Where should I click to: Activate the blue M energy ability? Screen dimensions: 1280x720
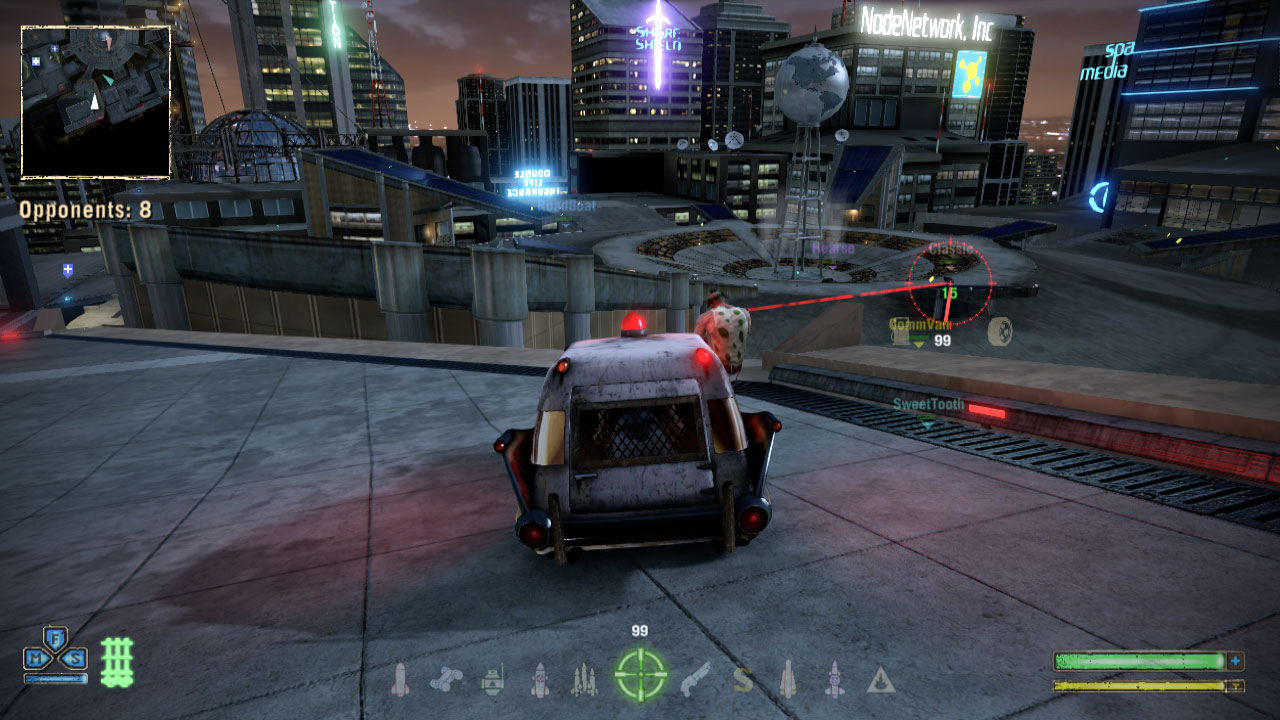point(39,658)
